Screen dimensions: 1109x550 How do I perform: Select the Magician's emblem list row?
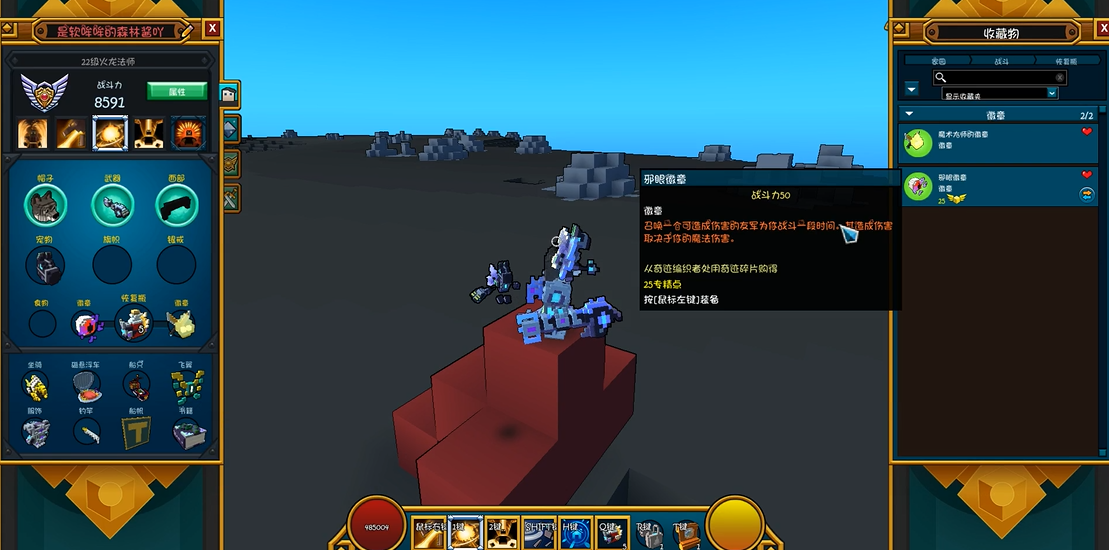pyautogui.click(x=988, y=139)
